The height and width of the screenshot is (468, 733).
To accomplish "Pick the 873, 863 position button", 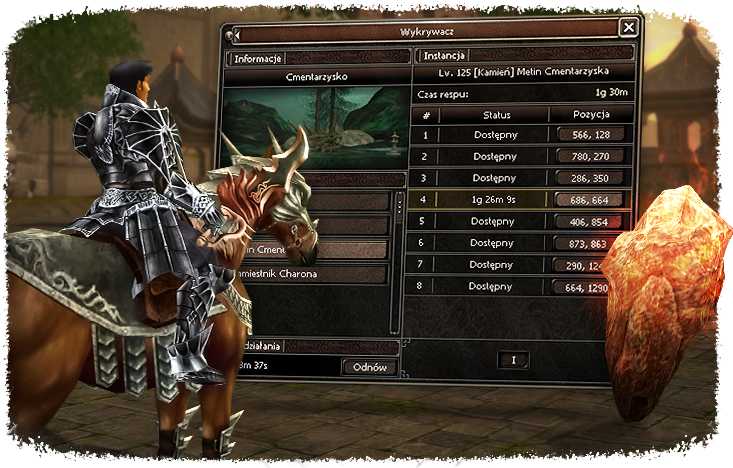I will pyautogui.click(x=590, y=243).
